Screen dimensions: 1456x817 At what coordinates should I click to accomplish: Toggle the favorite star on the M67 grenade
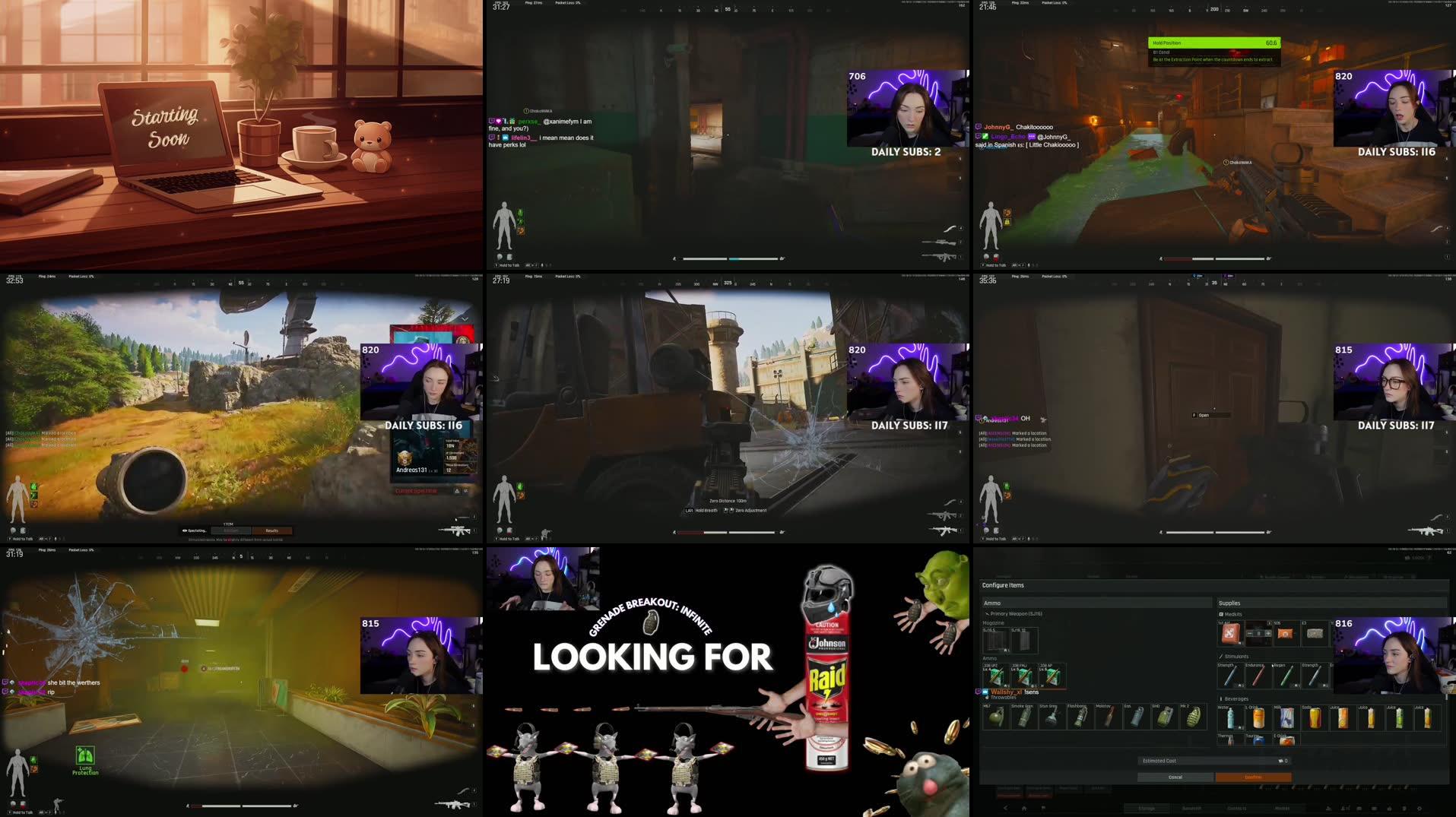click(x=1004, y=727)
